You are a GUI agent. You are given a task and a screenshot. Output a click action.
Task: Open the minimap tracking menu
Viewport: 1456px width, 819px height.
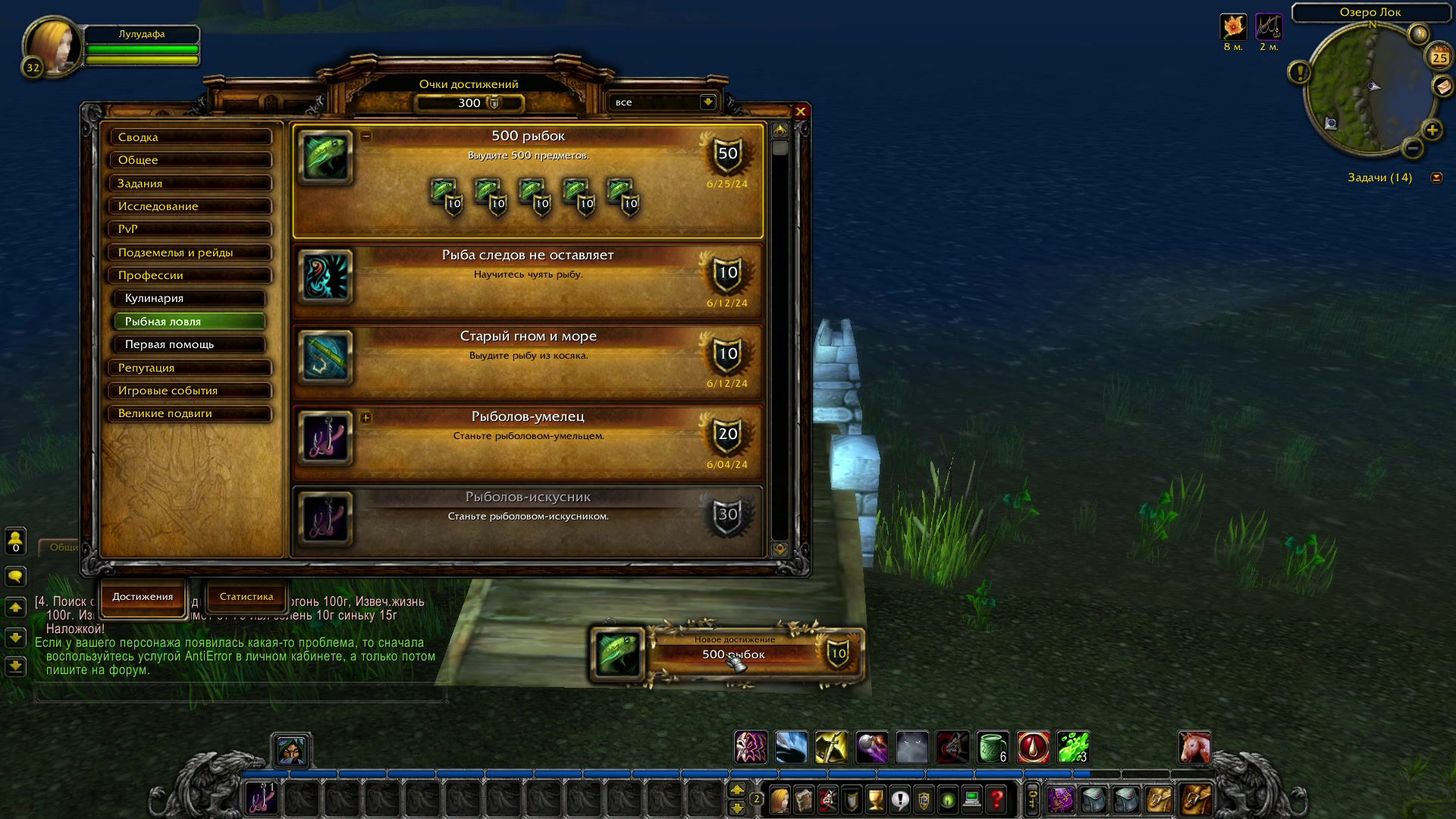click(x=1417, y=33)
